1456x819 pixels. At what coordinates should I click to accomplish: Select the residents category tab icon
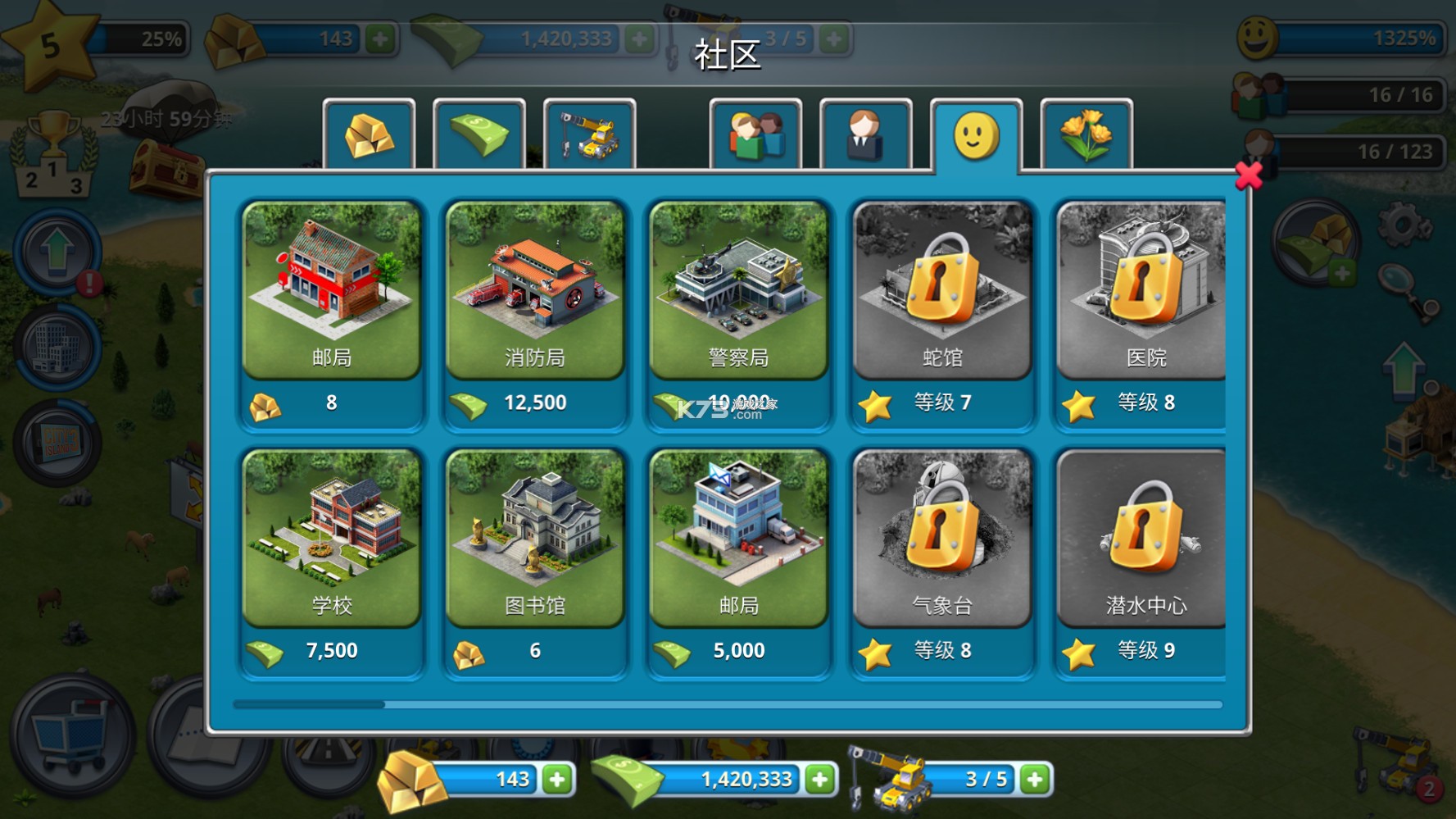755,135
